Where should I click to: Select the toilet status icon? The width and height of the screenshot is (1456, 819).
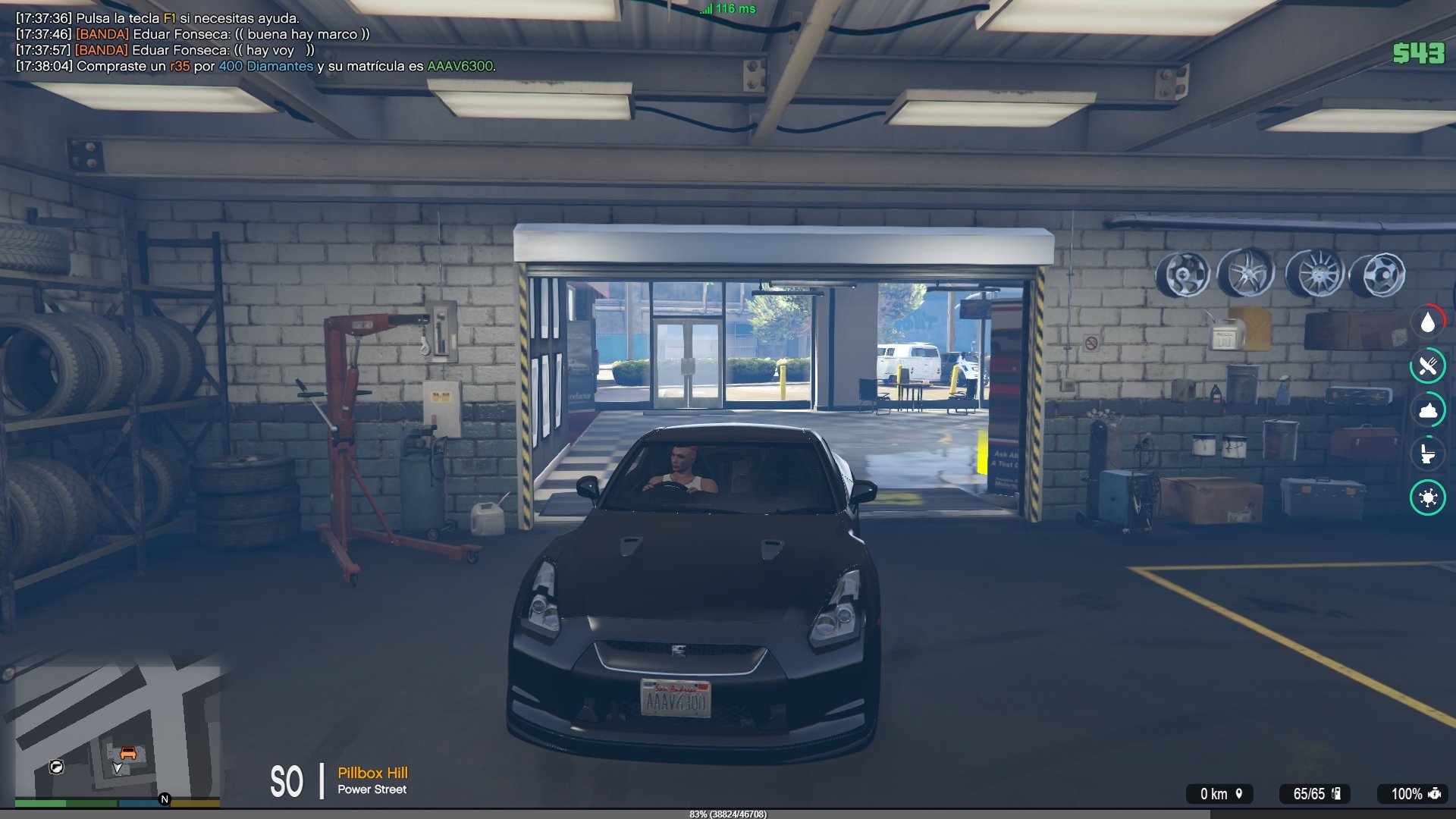1428,453
